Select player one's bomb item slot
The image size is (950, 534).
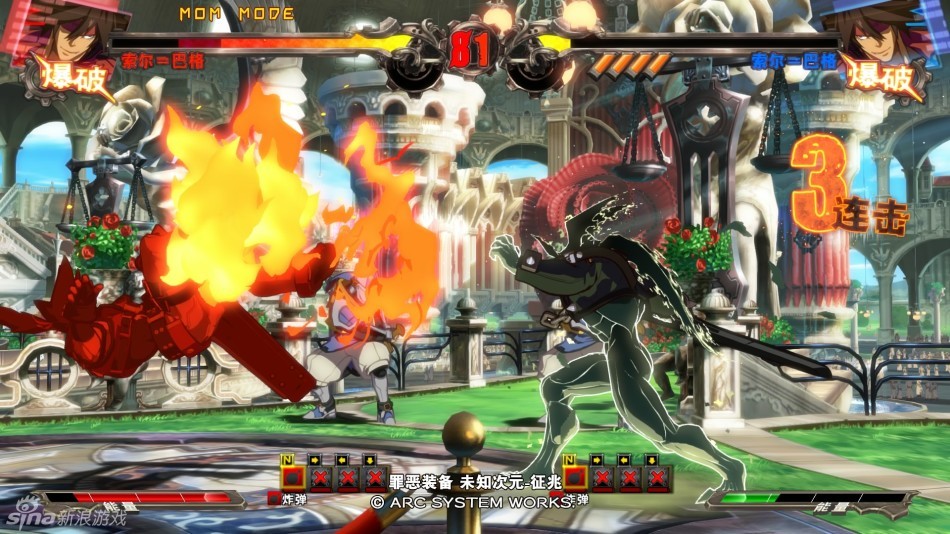point(292,477)
